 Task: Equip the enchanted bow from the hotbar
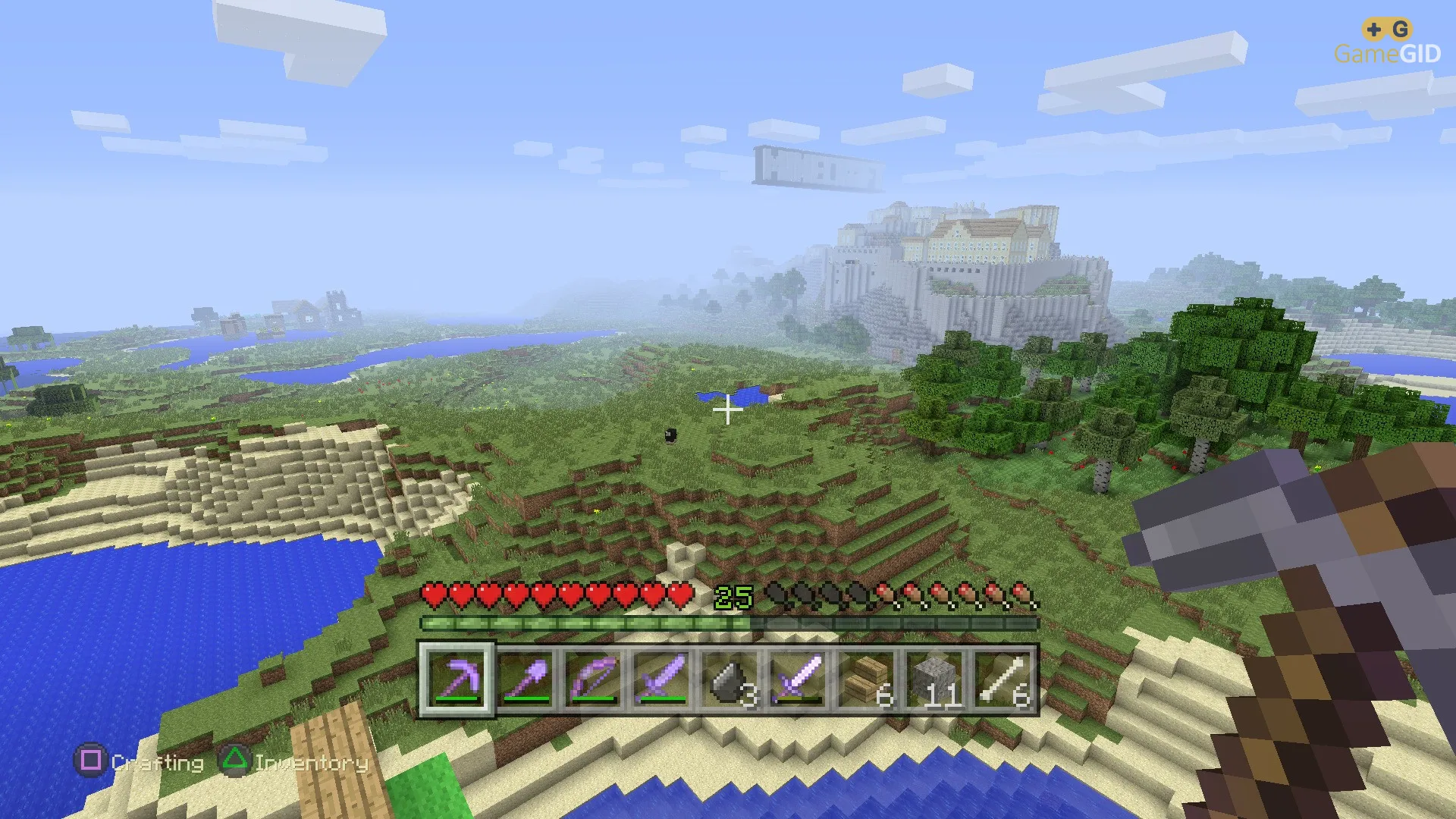[x=594, y=679]
